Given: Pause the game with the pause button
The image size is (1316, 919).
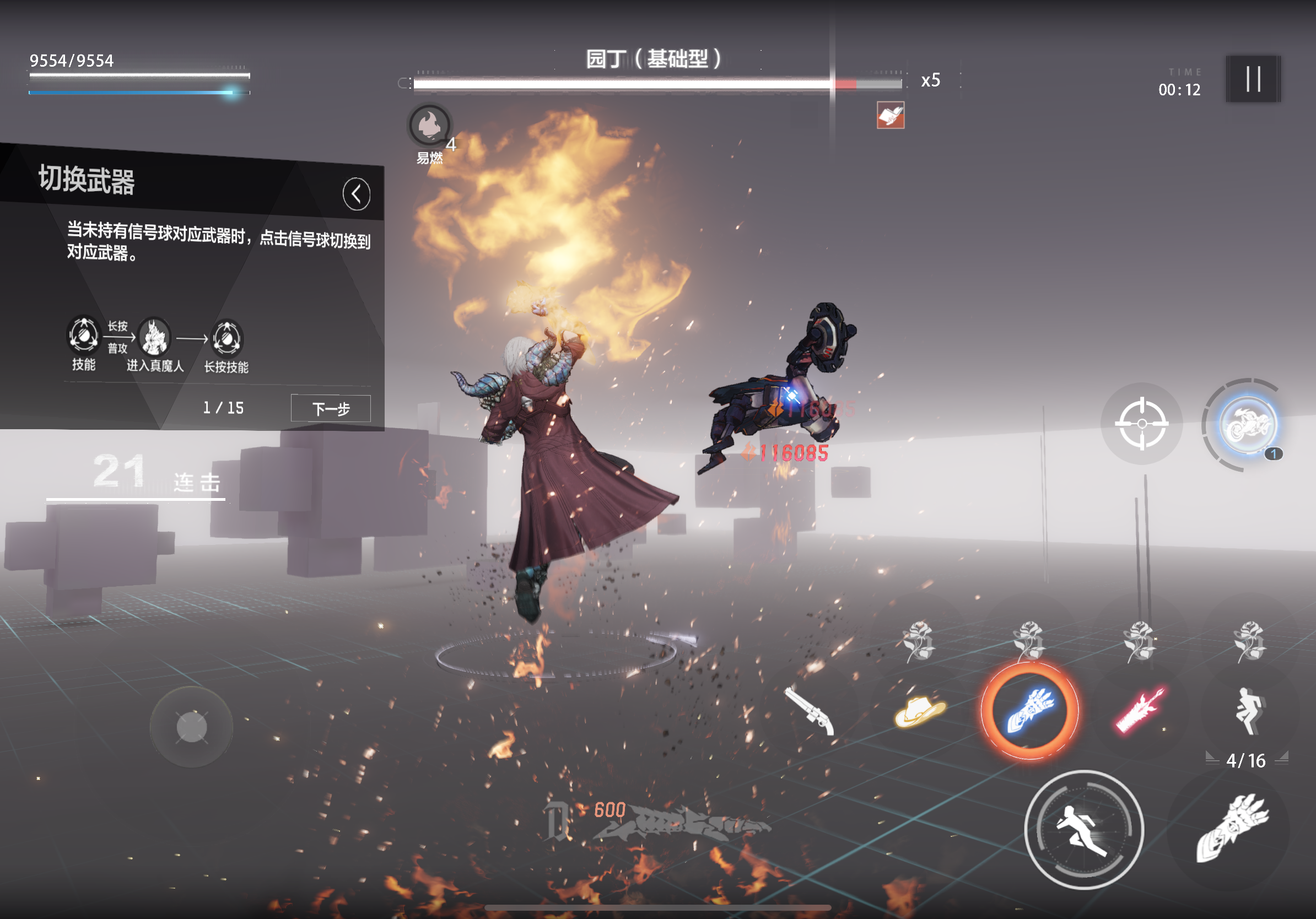Looking at the screenshot, I should 1253,79.
